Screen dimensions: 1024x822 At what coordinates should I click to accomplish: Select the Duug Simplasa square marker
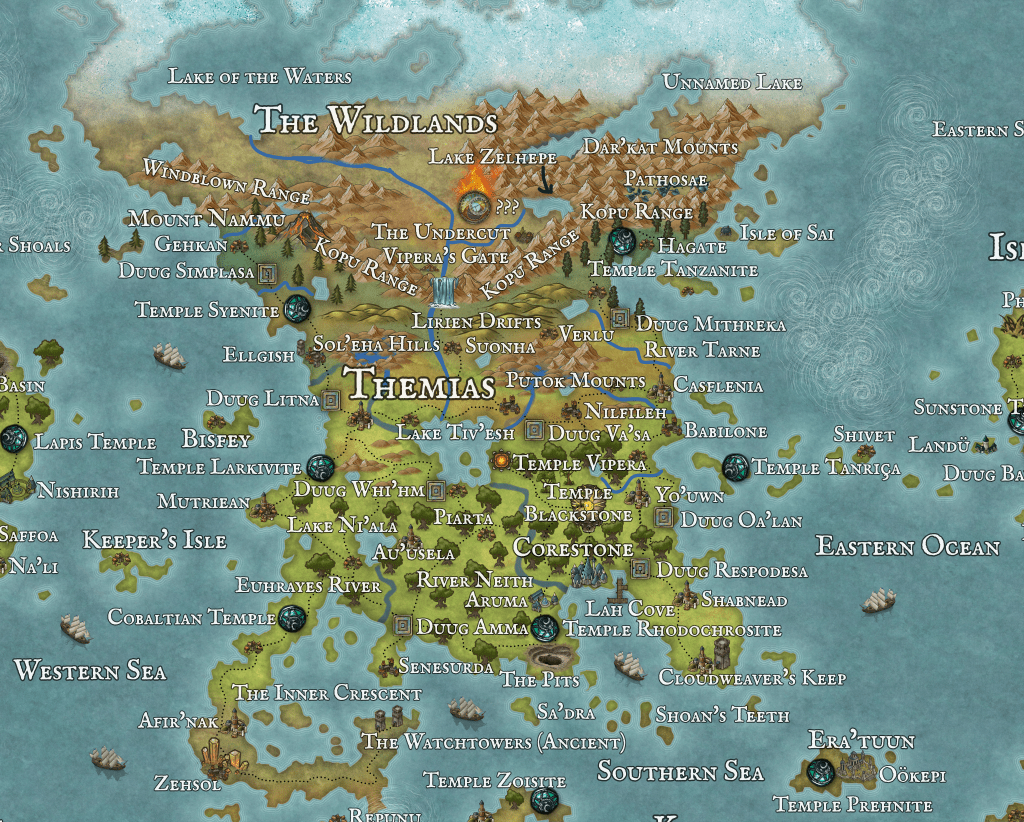[267, 272]
